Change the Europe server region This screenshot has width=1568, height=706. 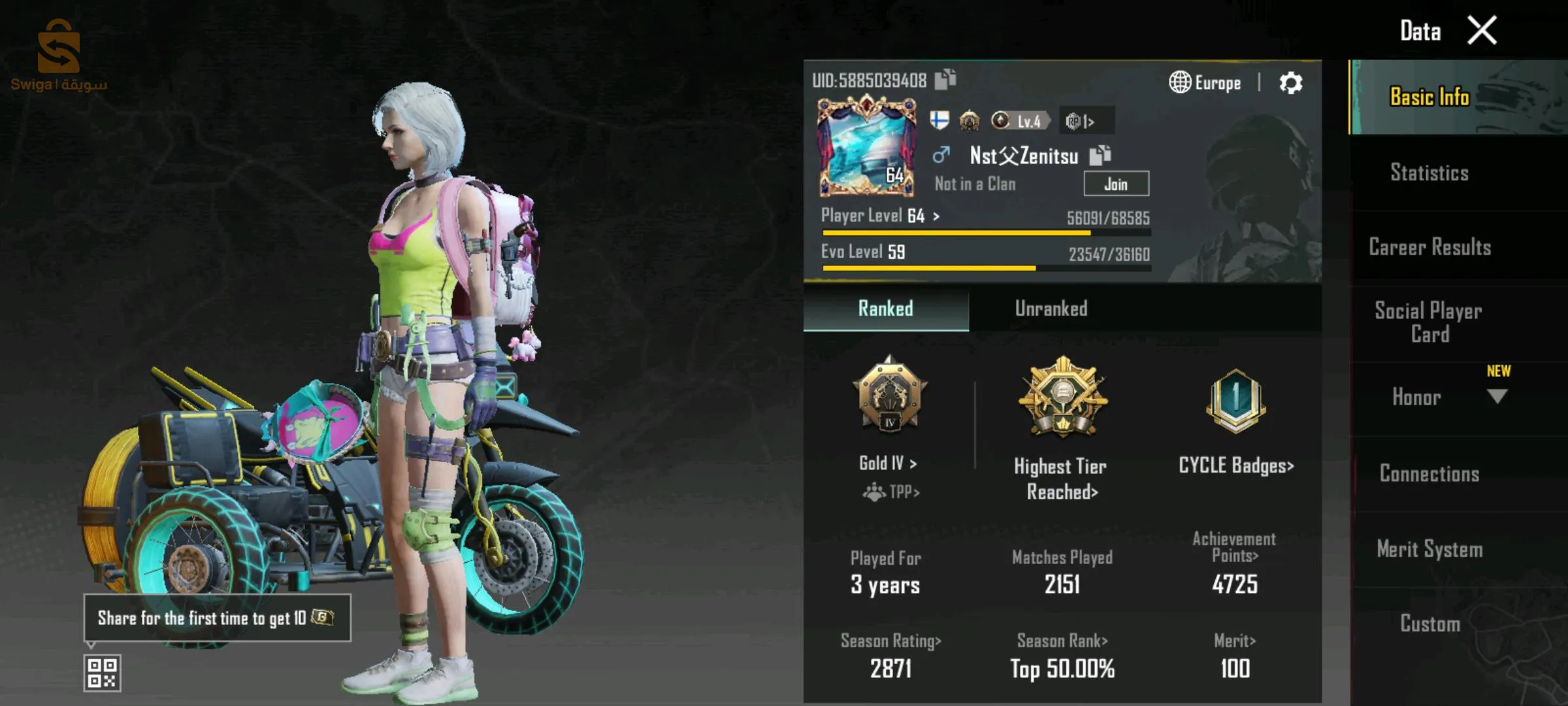pyautogui.click(x=1205, y=83)
